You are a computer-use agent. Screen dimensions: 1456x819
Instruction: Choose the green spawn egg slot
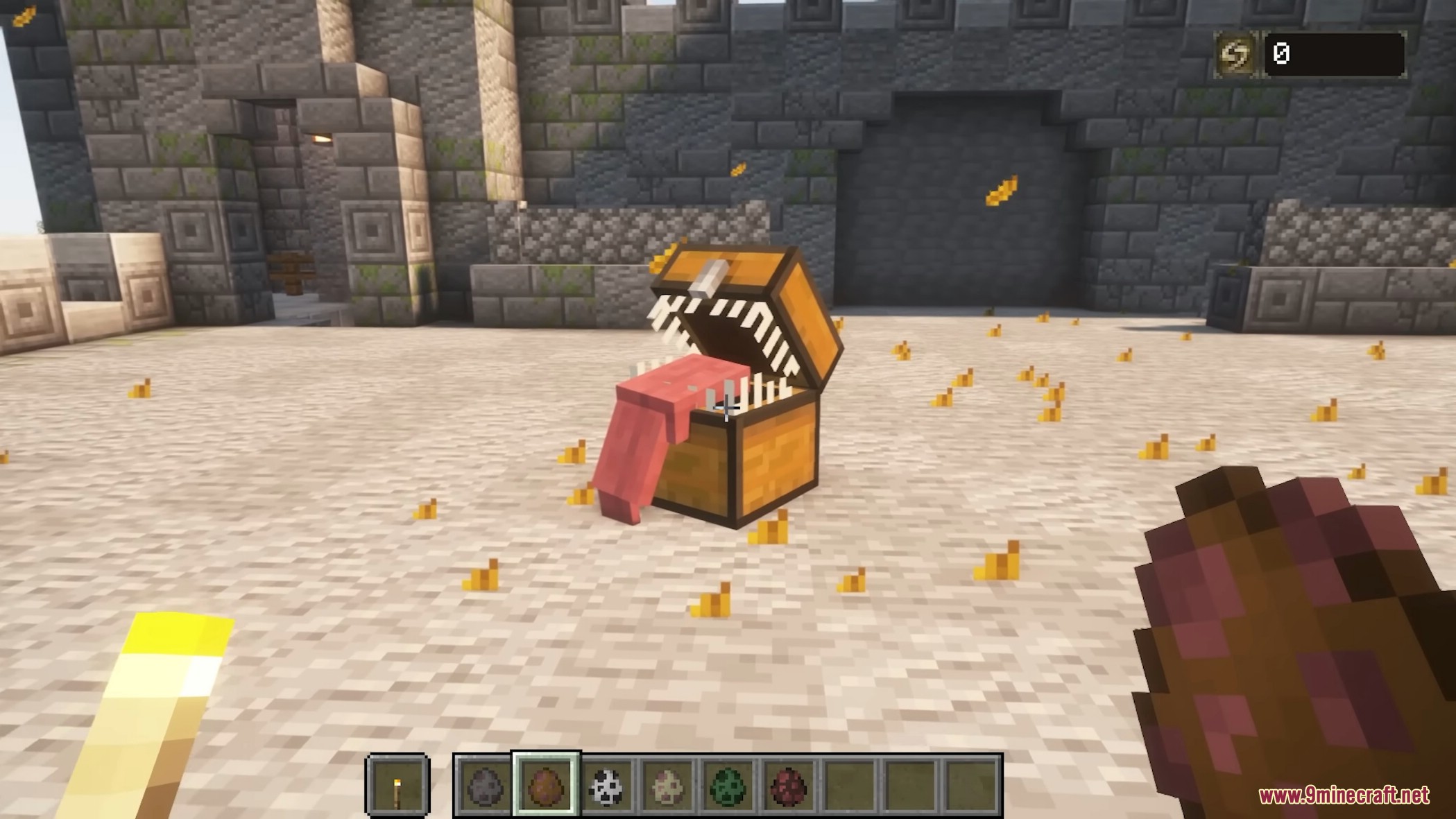(x=728, y=786)
